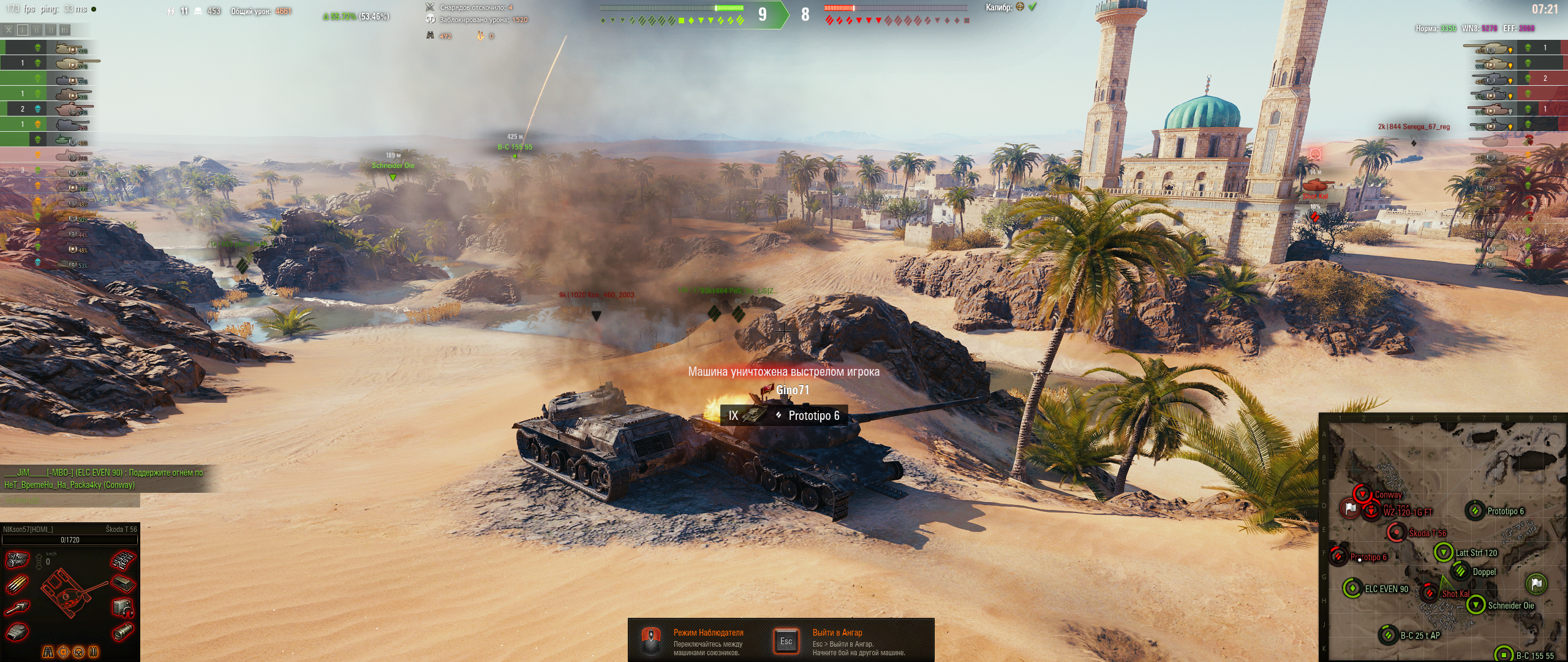Viewport: 1568px width, 662px height.
Task: Hide the players panel with the X button
Action: pos(9,29)
